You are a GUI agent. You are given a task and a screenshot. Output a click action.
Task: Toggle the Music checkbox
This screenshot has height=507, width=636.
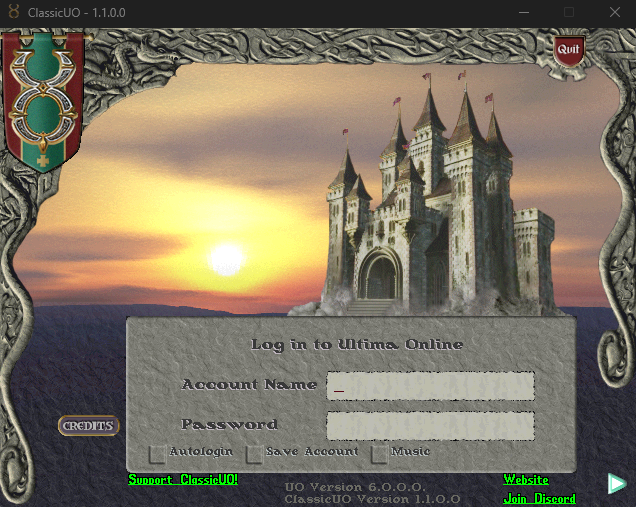(x=380, y=453)
